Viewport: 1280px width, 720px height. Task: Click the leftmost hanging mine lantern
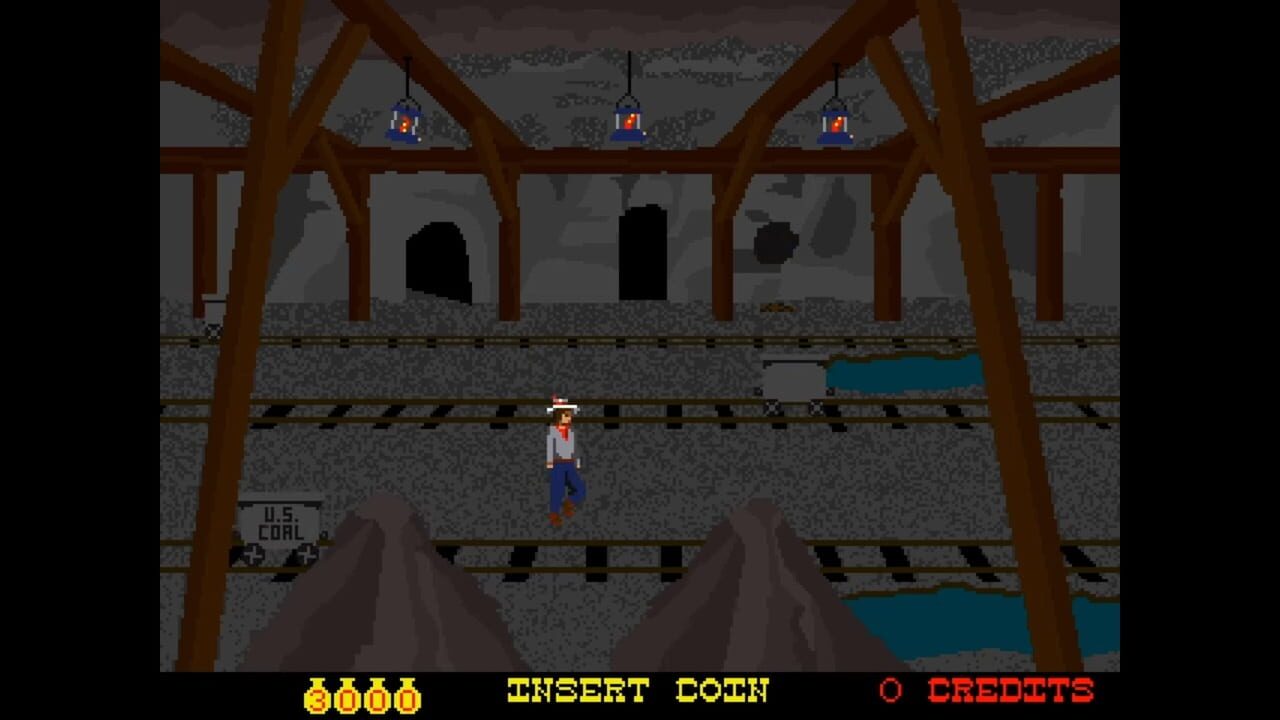tap(406, 122)
